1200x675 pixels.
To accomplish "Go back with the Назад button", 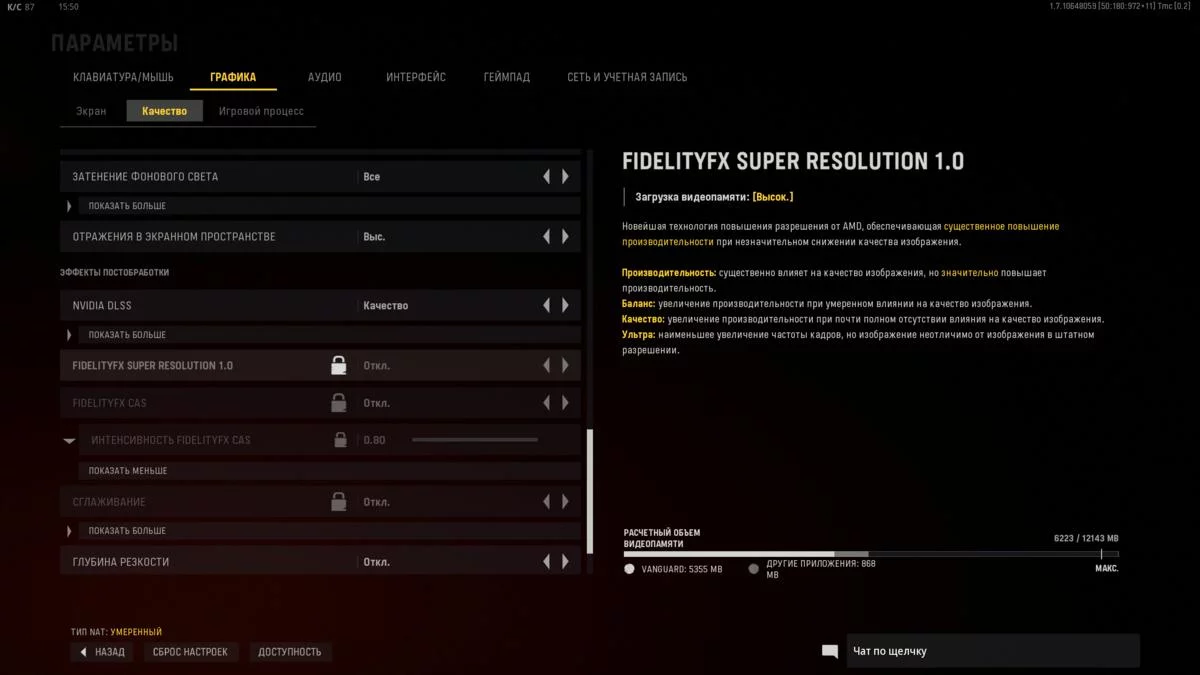I will point(102,652).
